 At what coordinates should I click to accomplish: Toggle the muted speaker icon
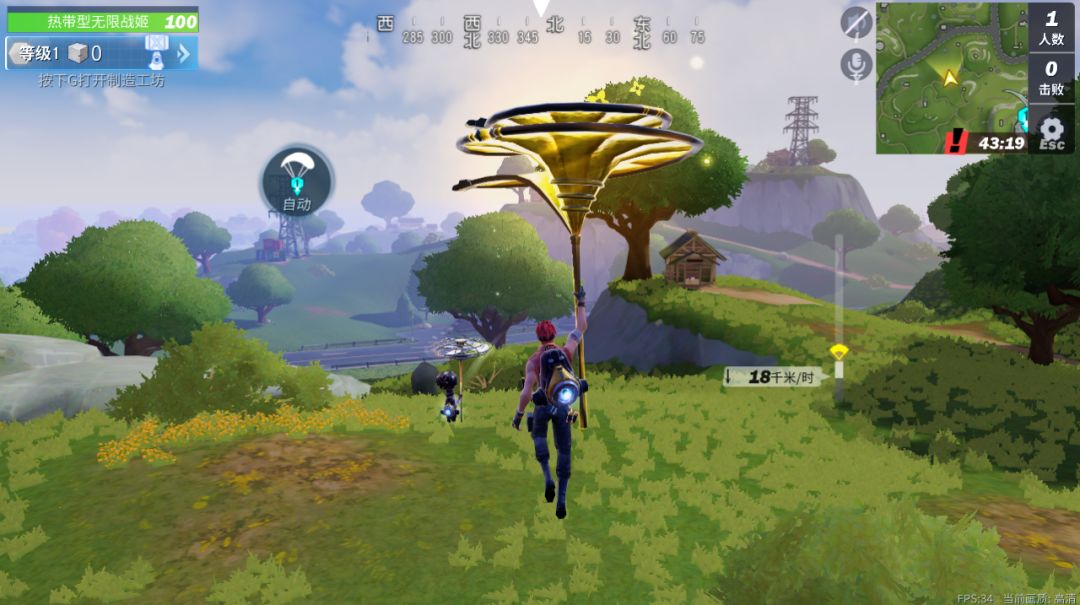click(856, 22)
